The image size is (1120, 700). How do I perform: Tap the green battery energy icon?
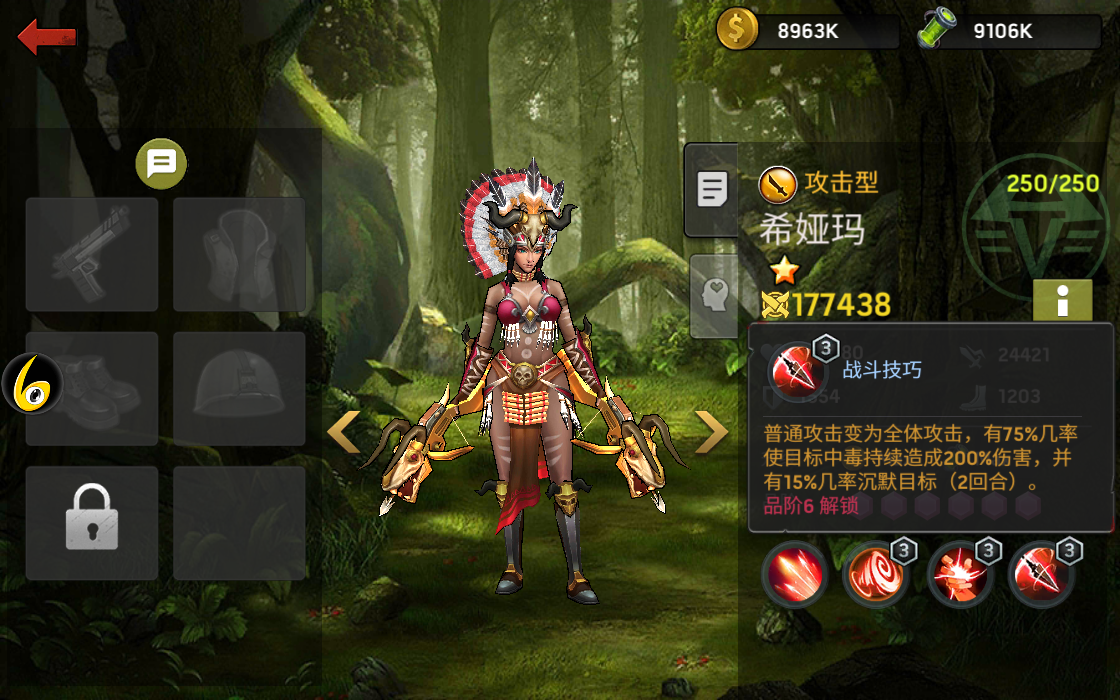(x=936, y=30)
